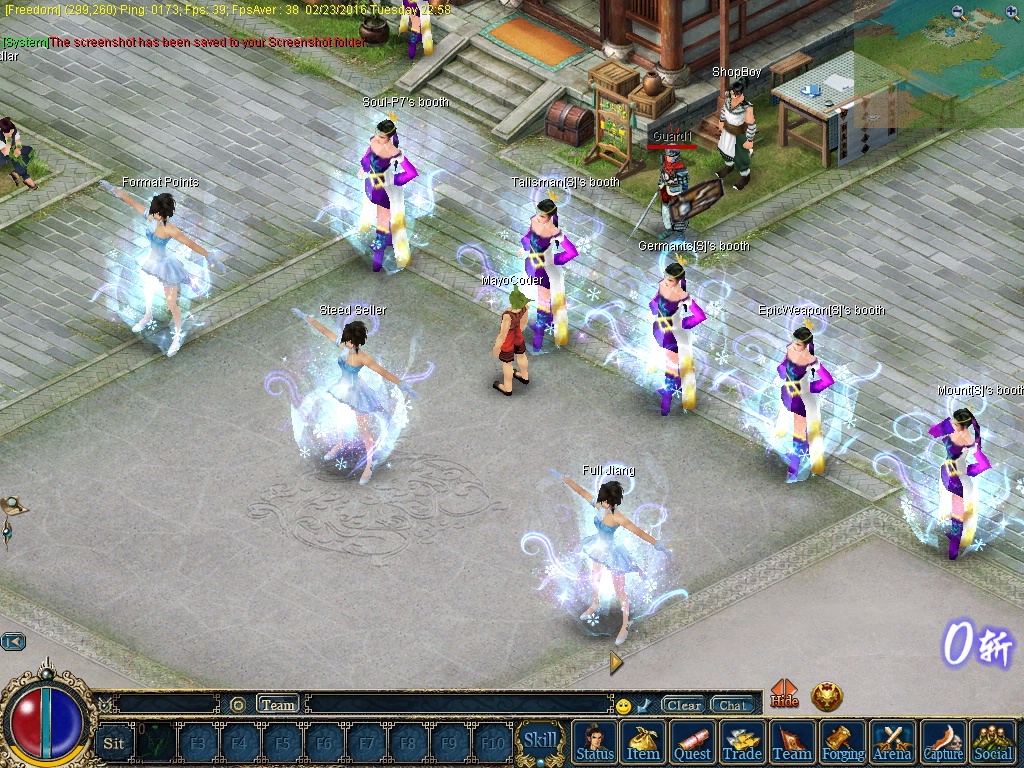Click the Chat button
The image size is (1024, 768).
click(732, 705)
